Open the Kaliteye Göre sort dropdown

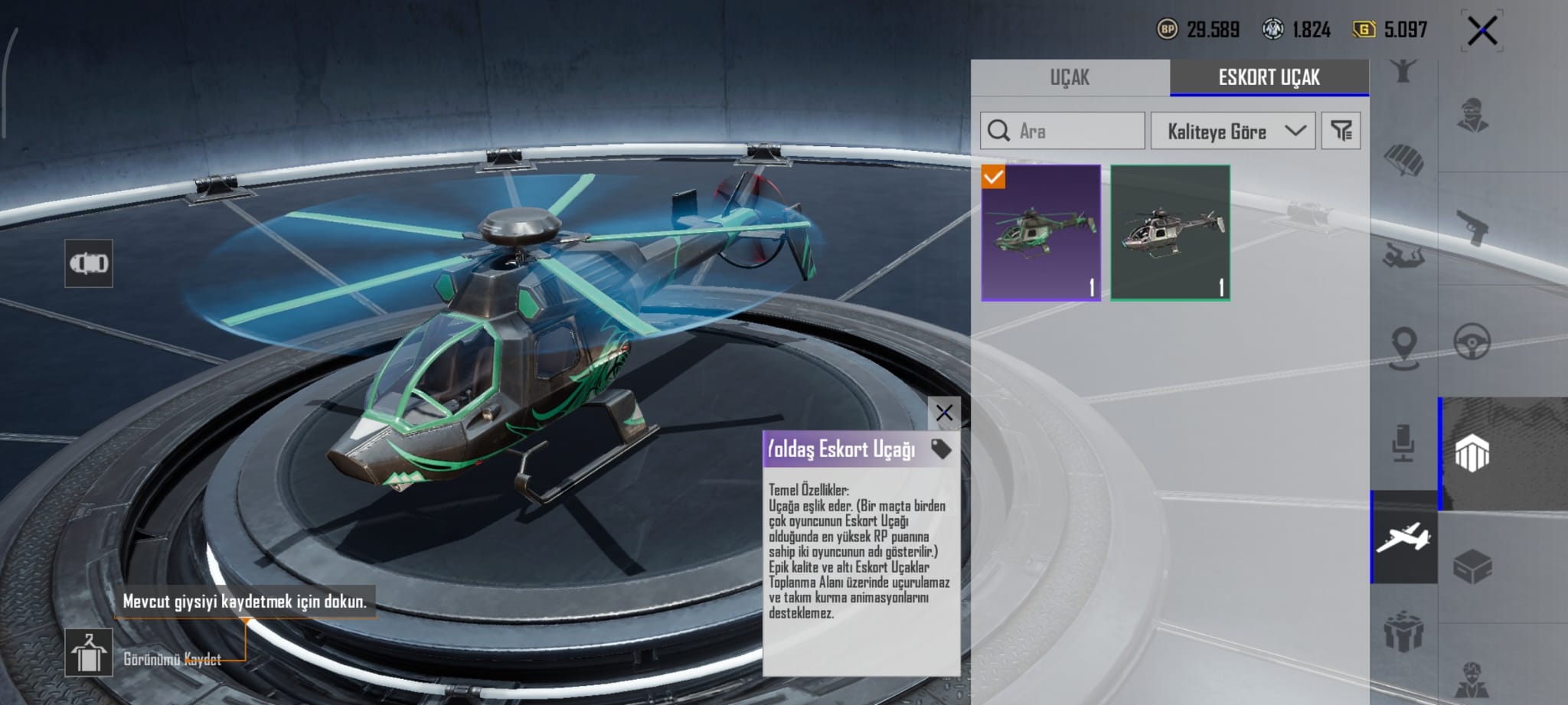(1233, 131)
